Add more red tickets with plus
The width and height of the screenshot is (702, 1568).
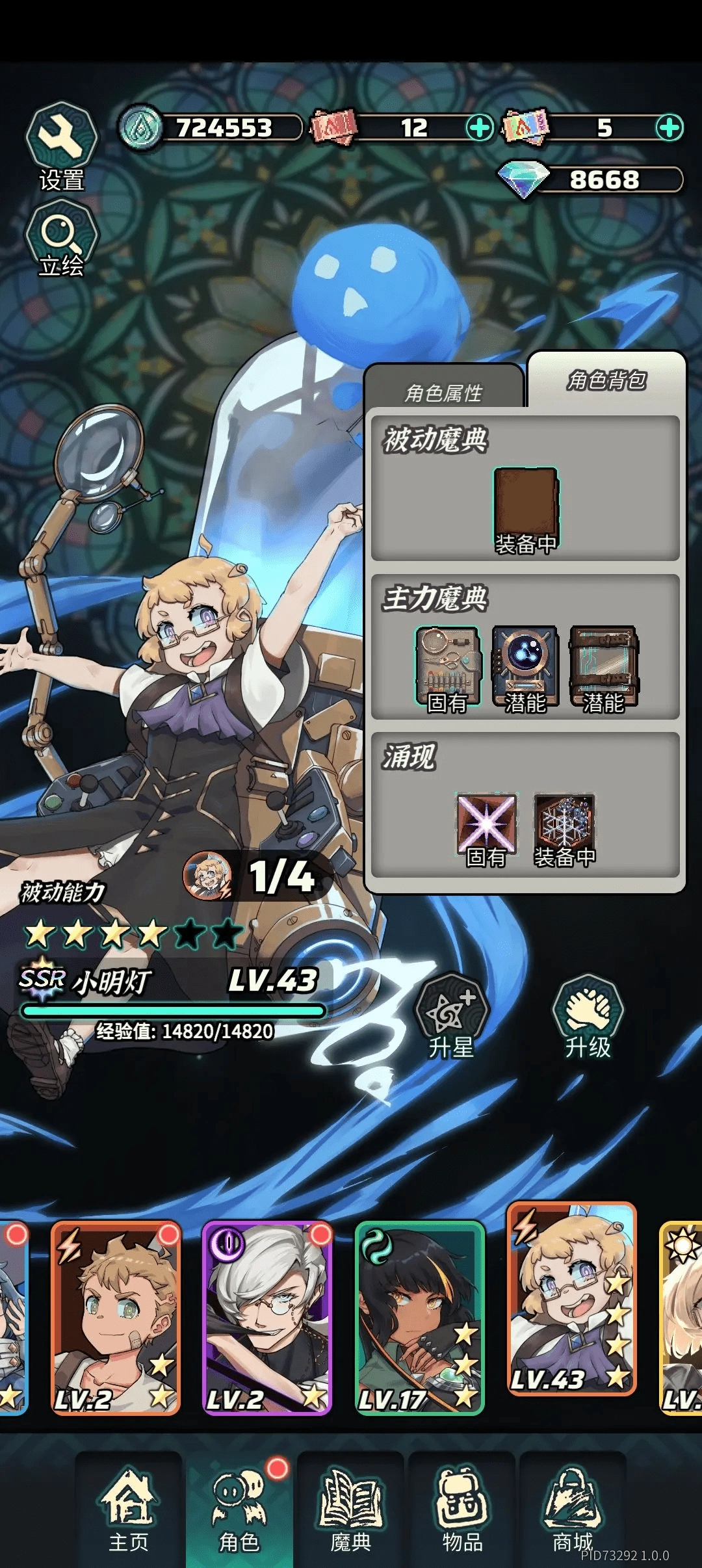pos(480,127)
